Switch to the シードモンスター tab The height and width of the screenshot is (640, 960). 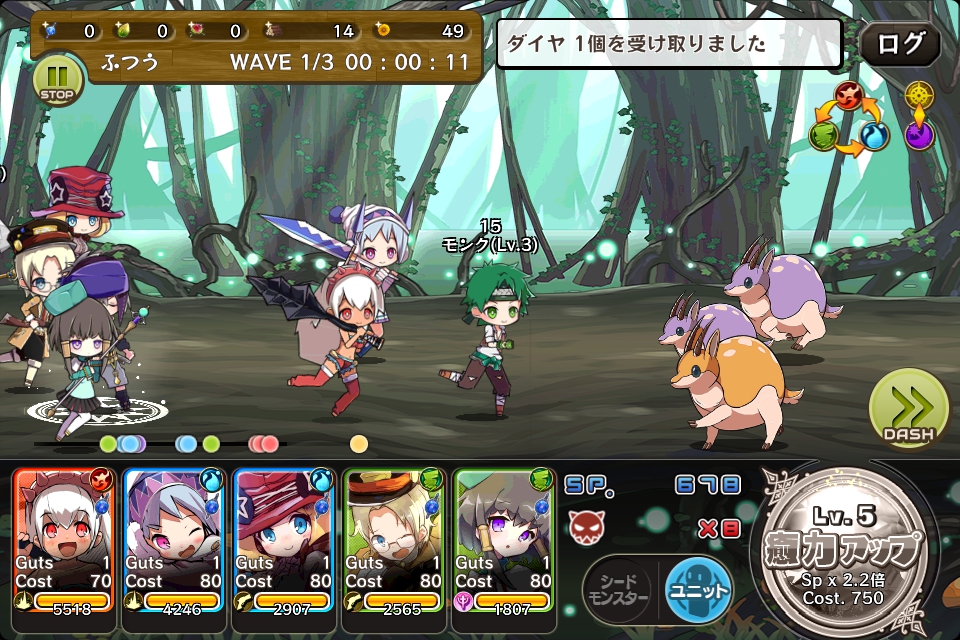[x=619, y=590]
